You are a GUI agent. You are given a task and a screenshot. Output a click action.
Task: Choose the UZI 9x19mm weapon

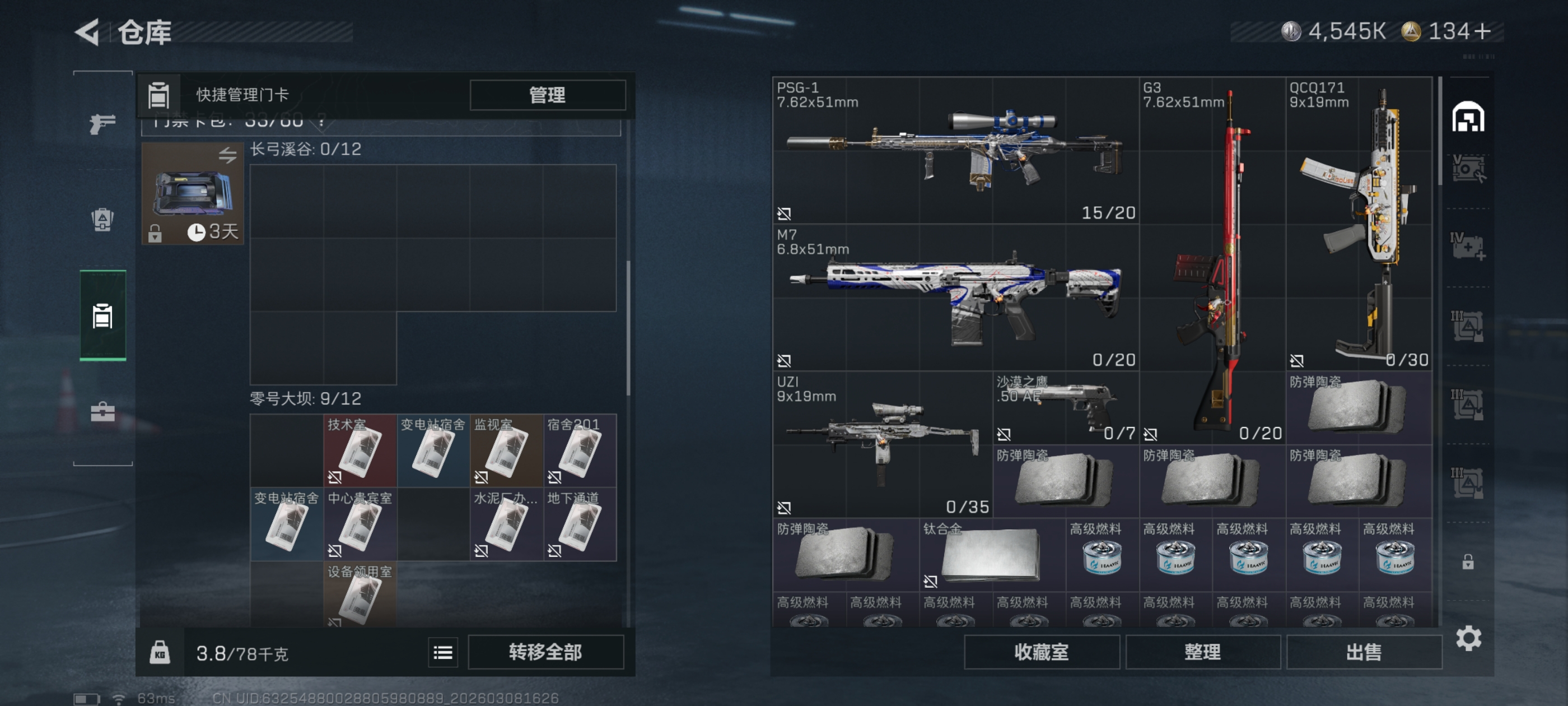(x=882, y=444)
